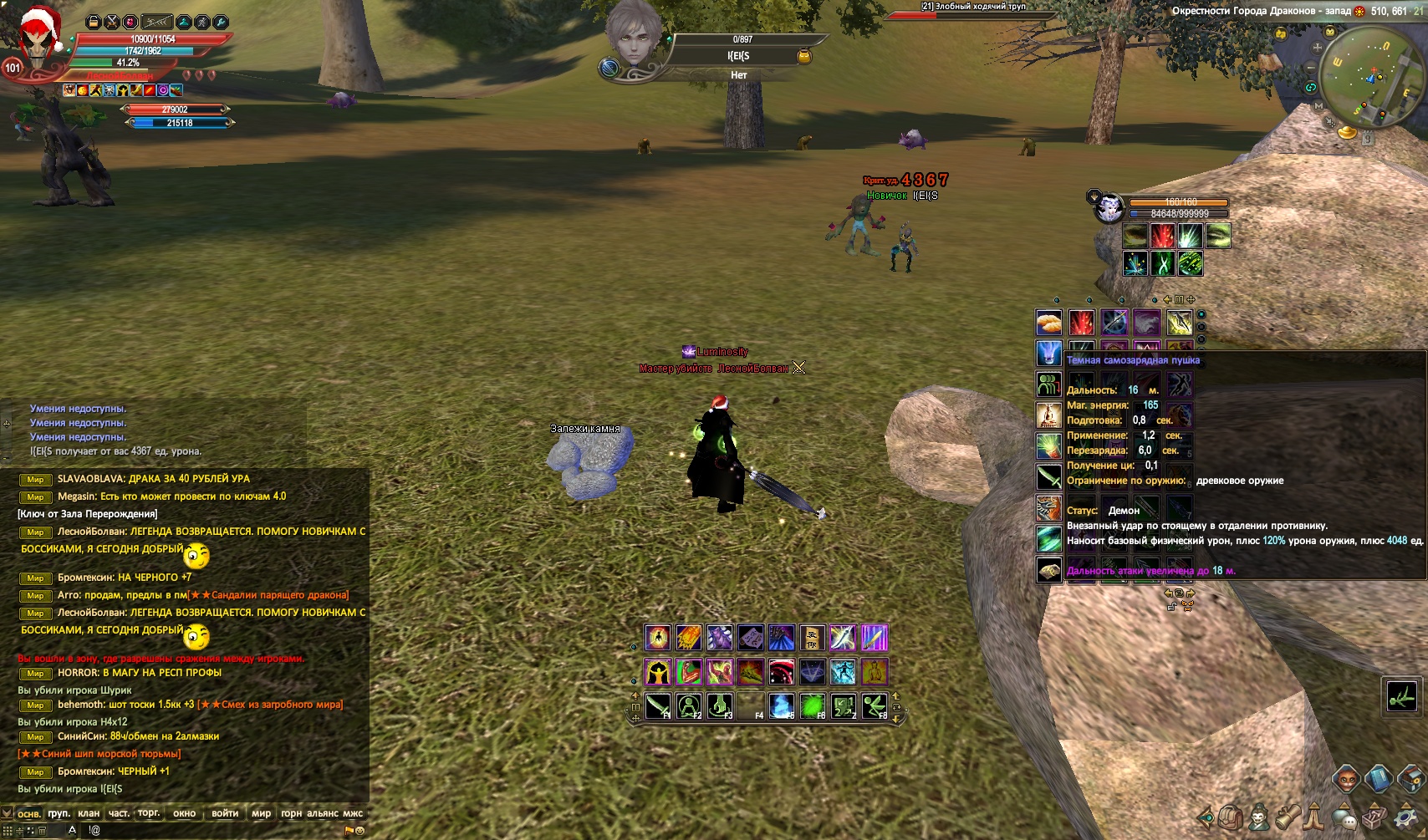Open the quest scroll log
Image resolution: width=1428 pixels, height=840 pixels.
(x=1287, y=817)
